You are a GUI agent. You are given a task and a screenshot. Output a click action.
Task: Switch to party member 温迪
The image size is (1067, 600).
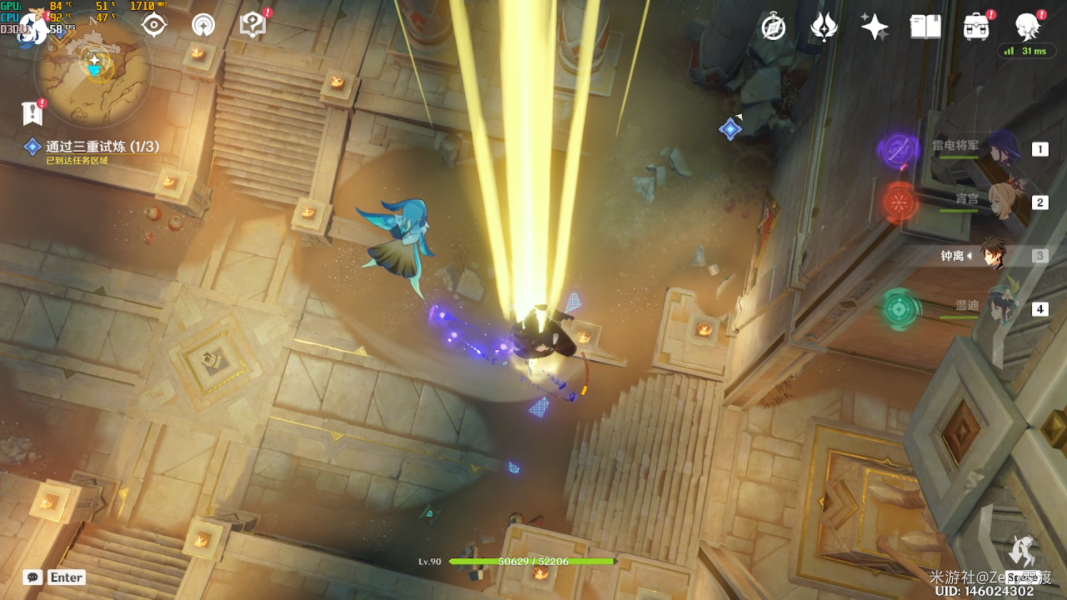(1001, 309)
